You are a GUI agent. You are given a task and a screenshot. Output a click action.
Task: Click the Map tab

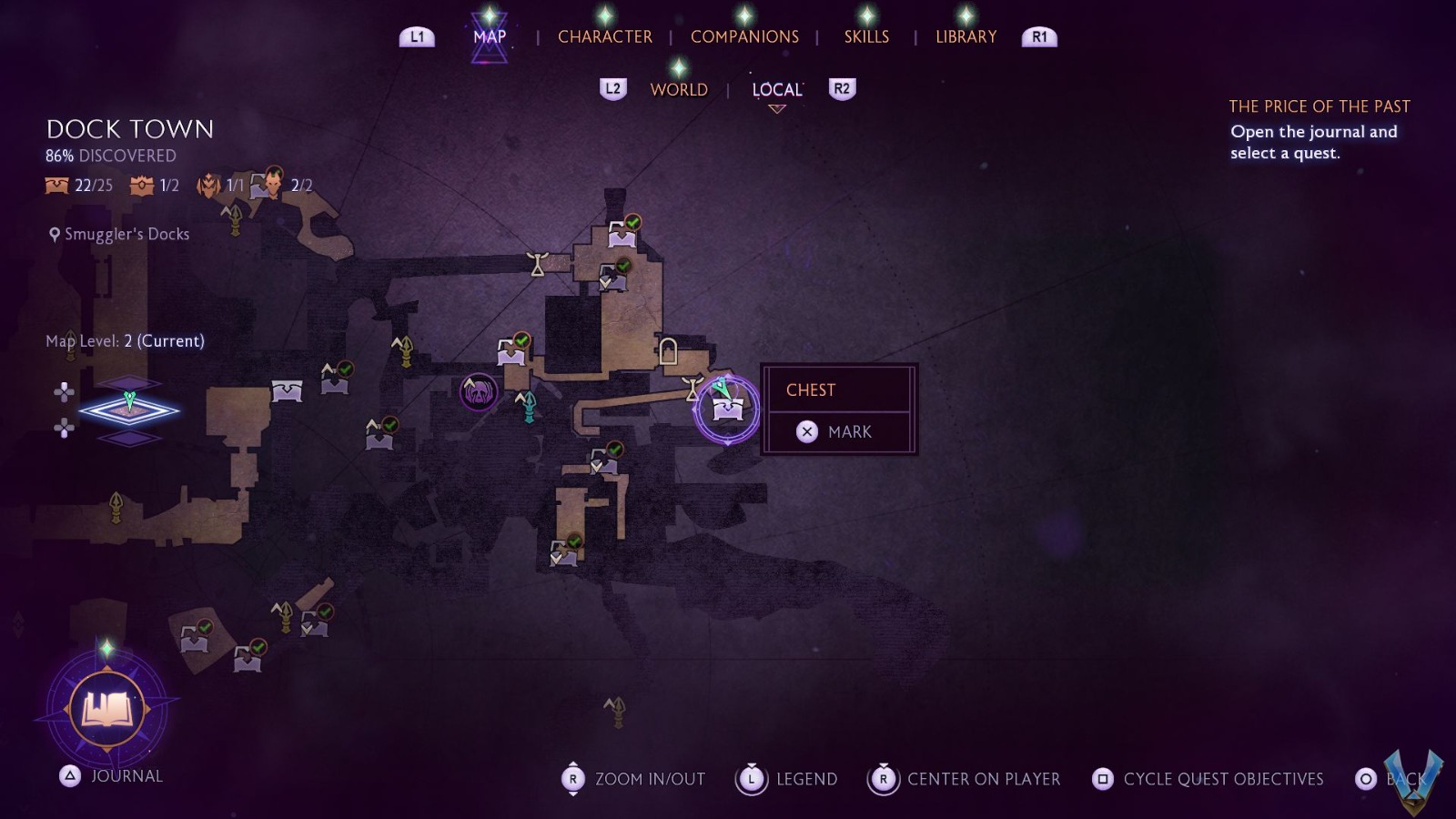pyautogui.click(x=490, y=36)
